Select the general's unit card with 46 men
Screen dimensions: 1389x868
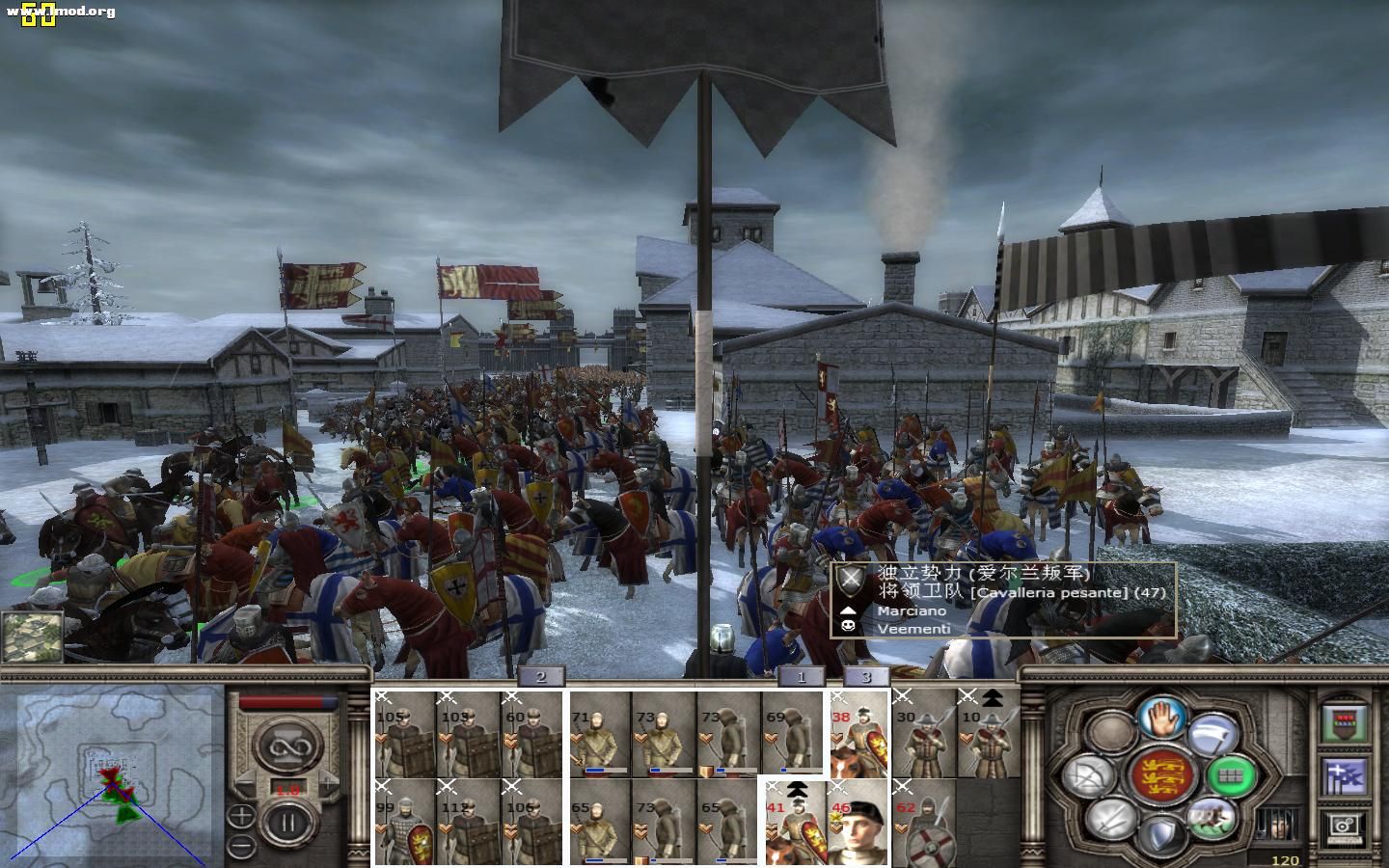click(858, 822)
